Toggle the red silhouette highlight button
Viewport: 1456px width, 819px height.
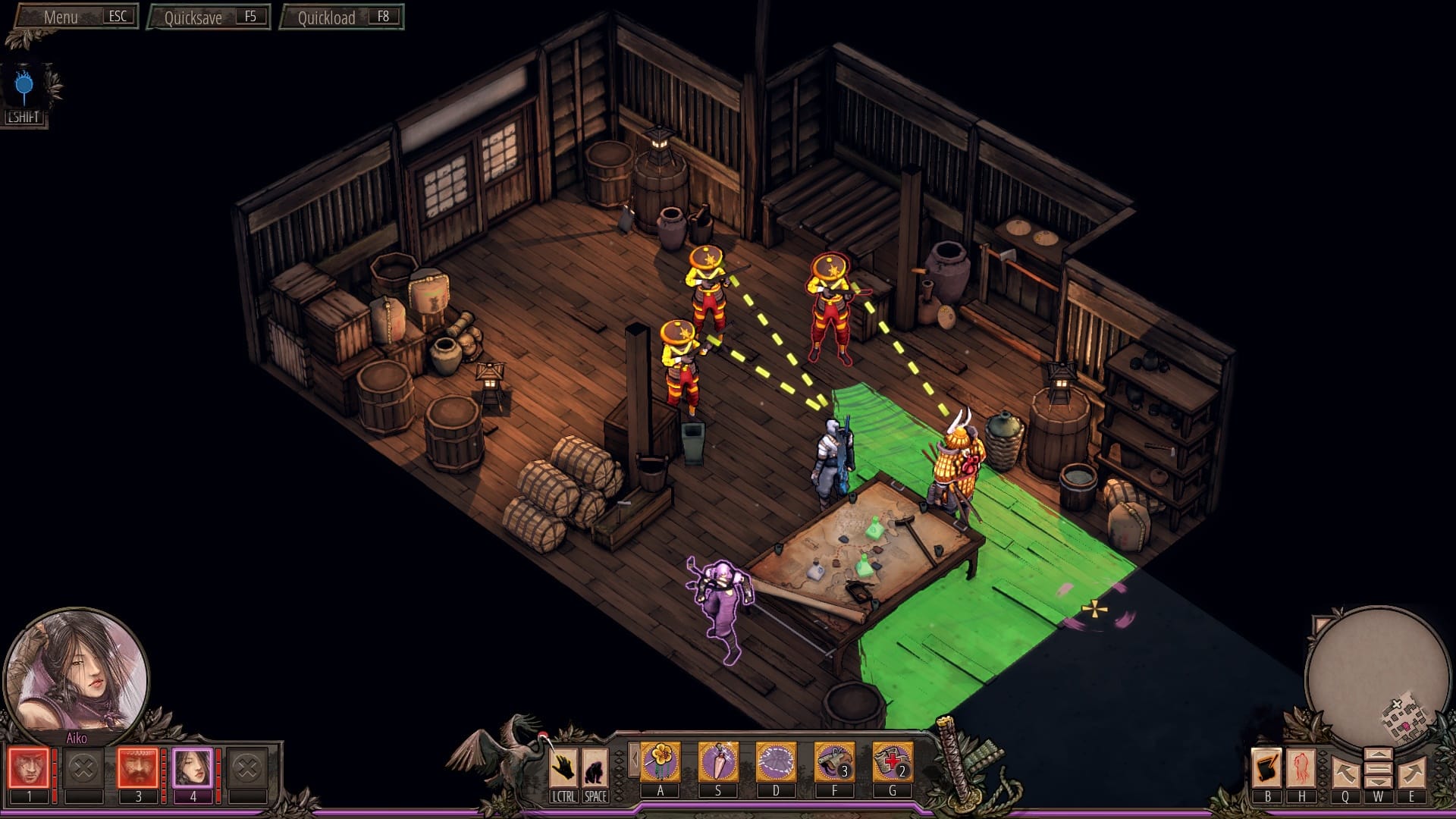coord(1301,768)
